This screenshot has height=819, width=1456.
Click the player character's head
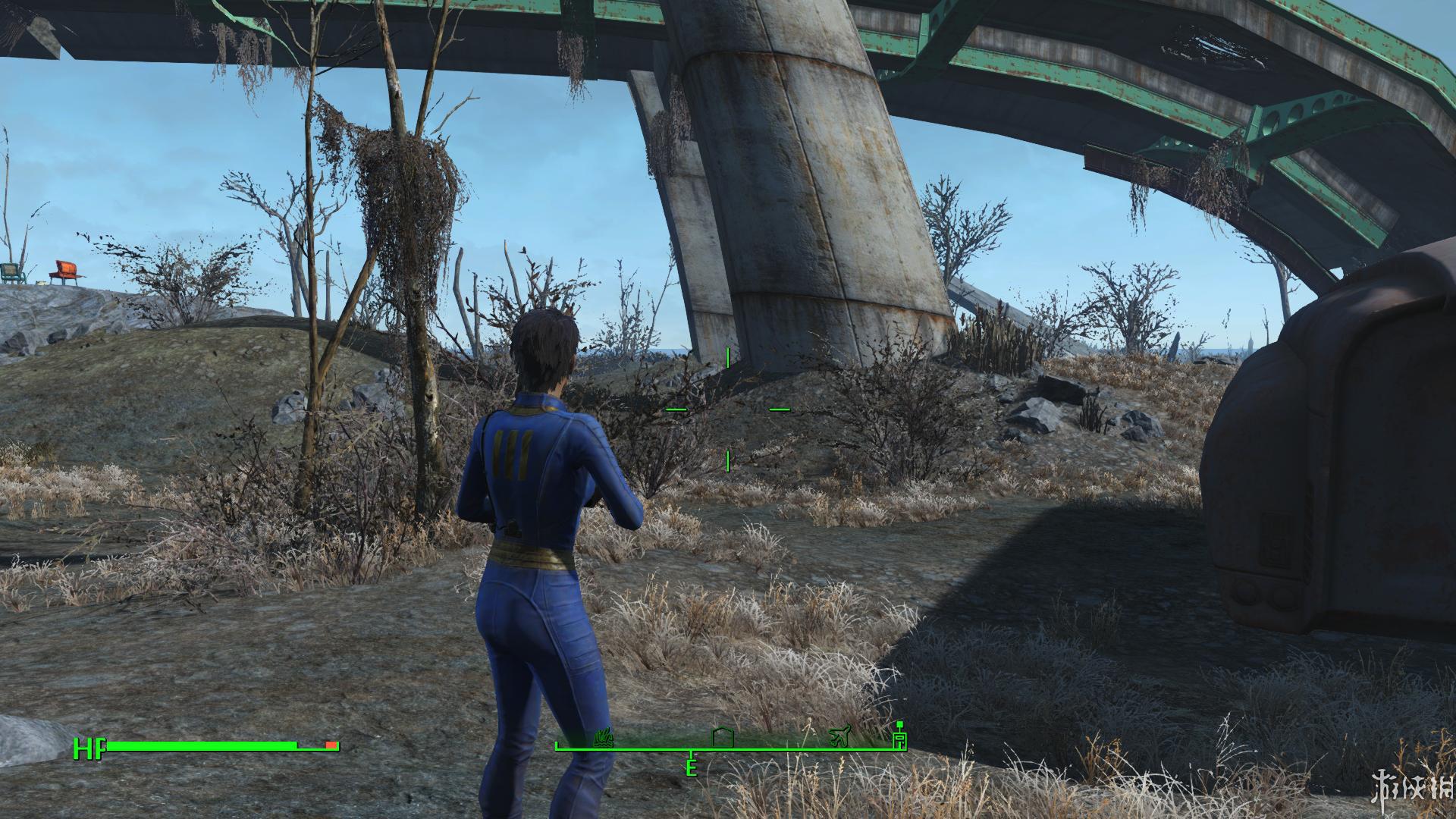pos(547,347)
